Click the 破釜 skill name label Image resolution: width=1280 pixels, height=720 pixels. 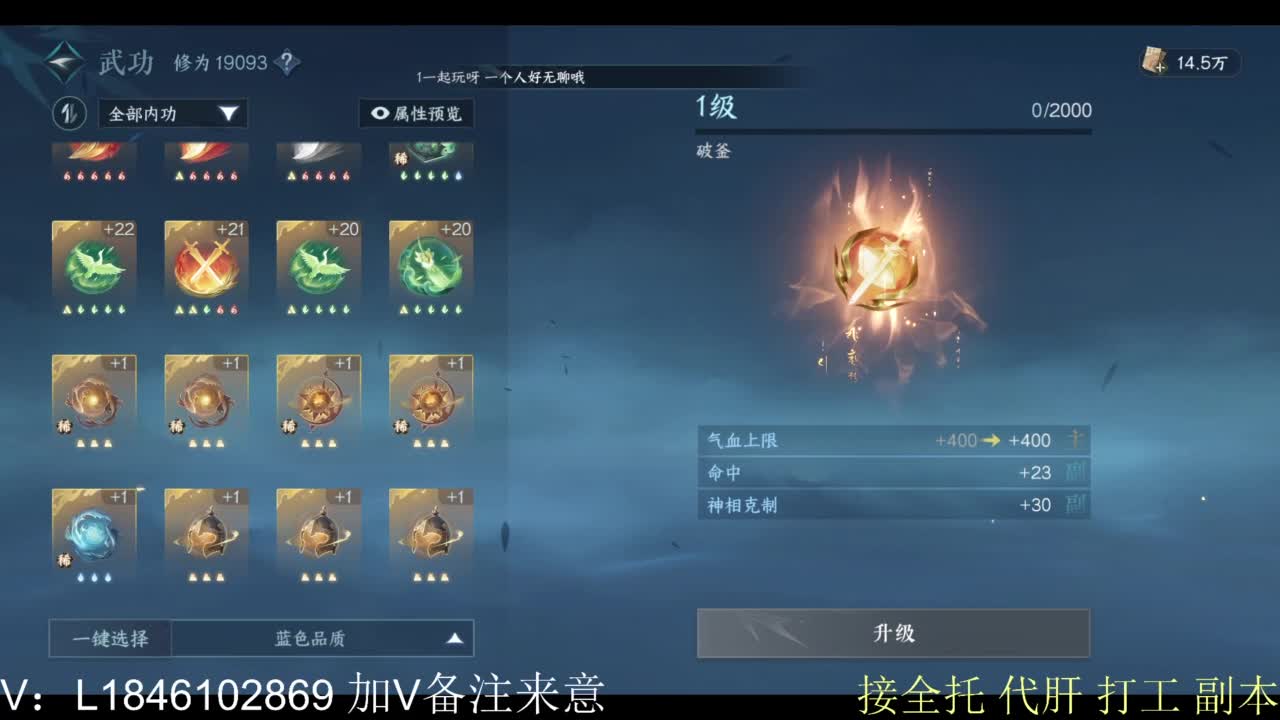pos(714,152)
